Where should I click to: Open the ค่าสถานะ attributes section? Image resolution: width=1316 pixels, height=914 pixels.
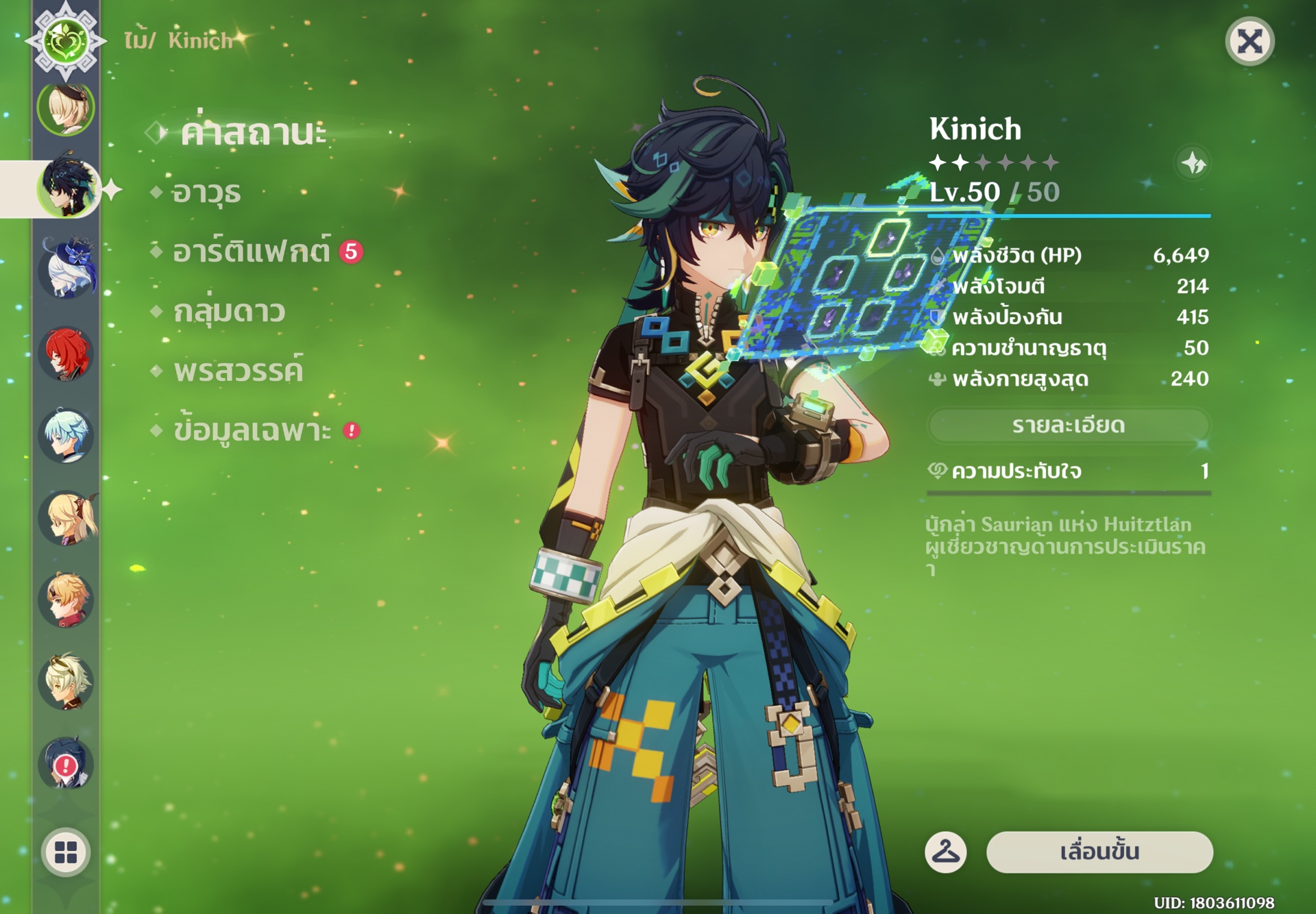(x=253, y=132)
